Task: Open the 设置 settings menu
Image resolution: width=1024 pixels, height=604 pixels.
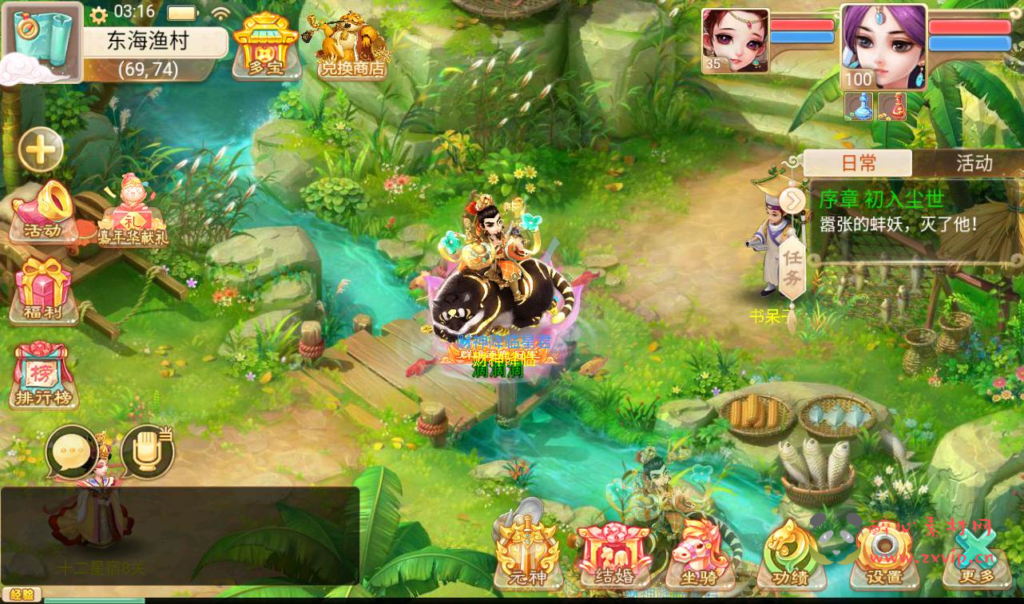Action: 883,556
